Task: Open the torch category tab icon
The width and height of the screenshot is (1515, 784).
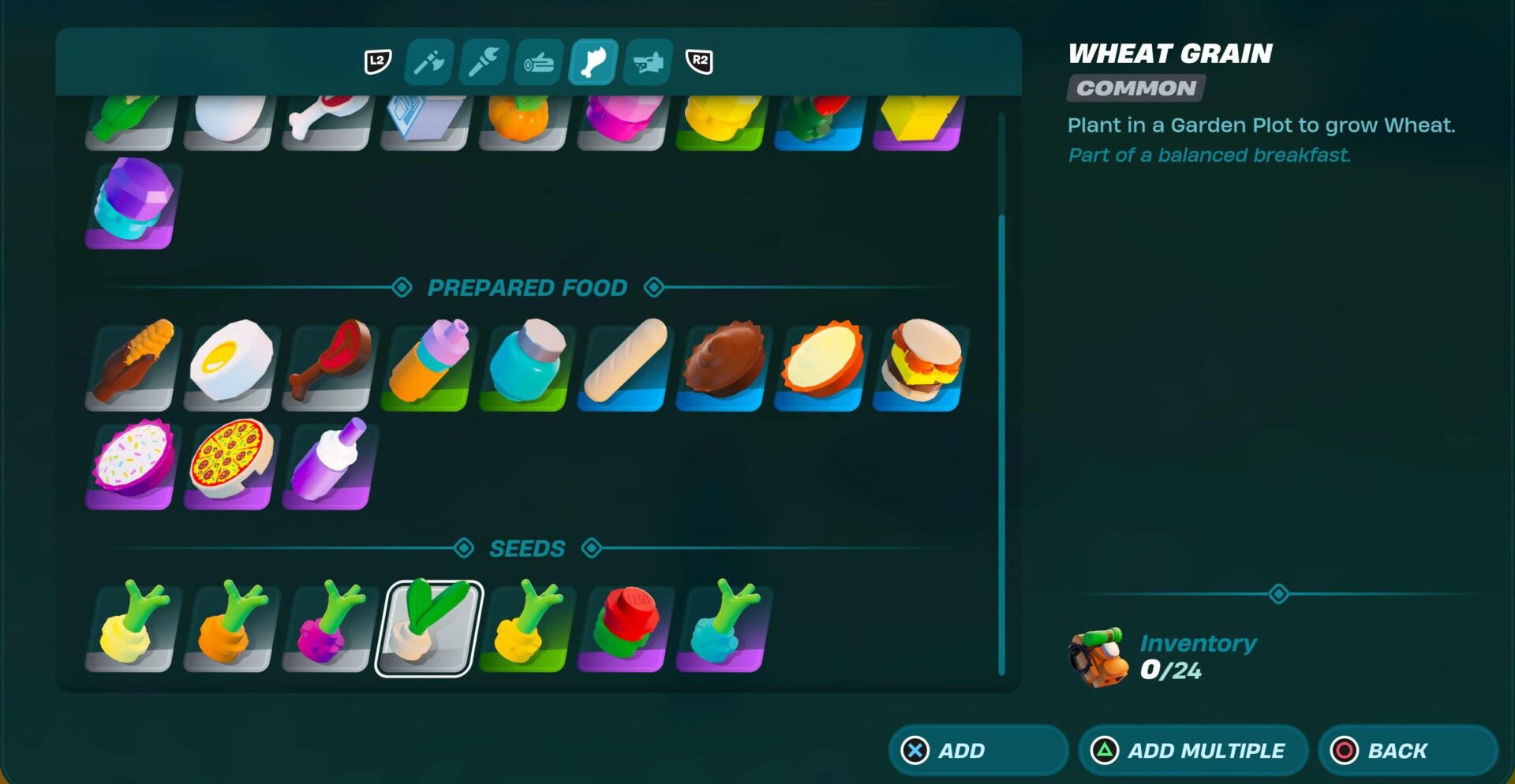Action: pyautogui.click(x=482, y=62)
